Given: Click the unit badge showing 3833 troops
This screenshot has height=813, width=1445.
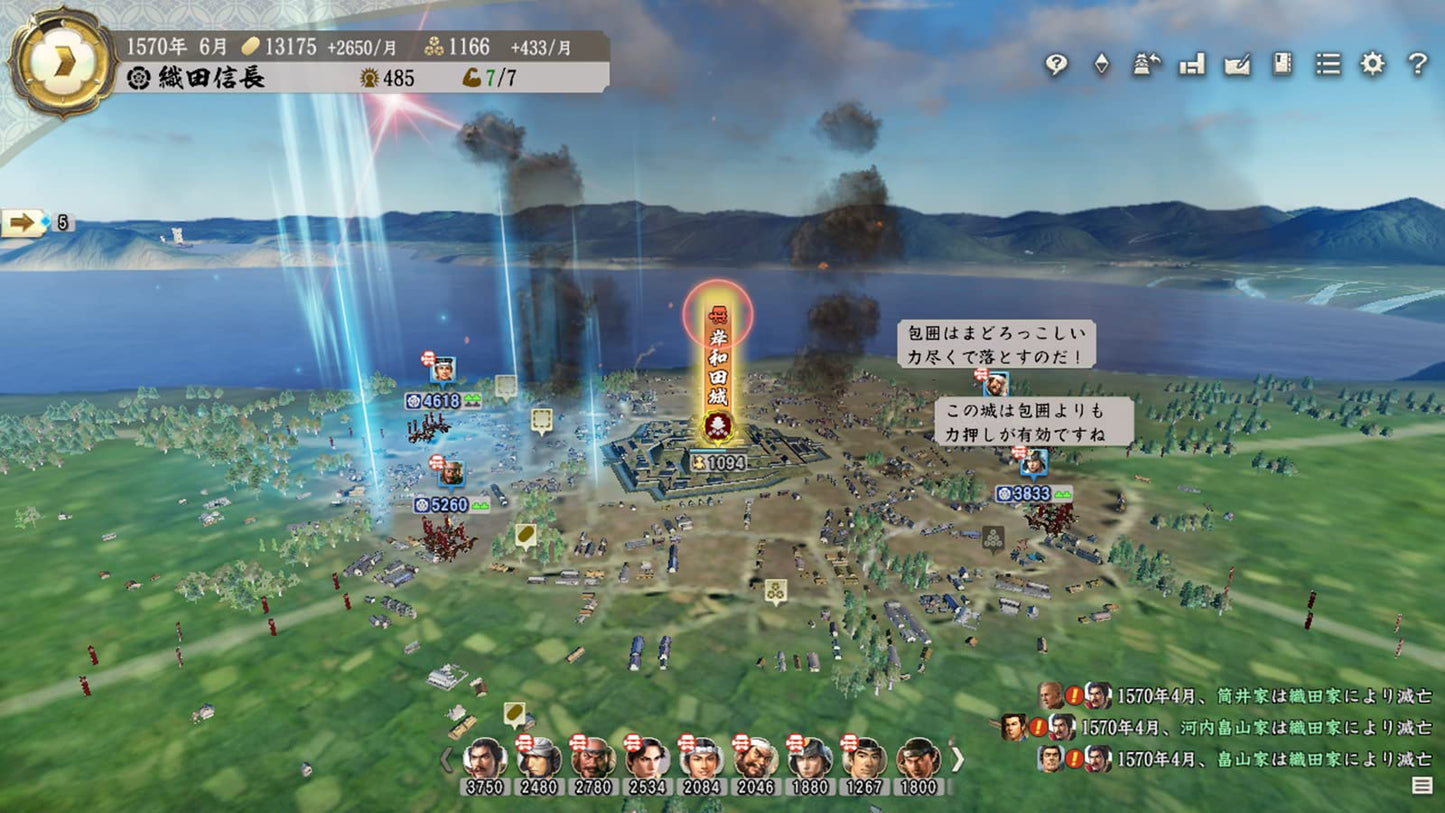Looking at the screenshot, I should tap(1030, 492).
